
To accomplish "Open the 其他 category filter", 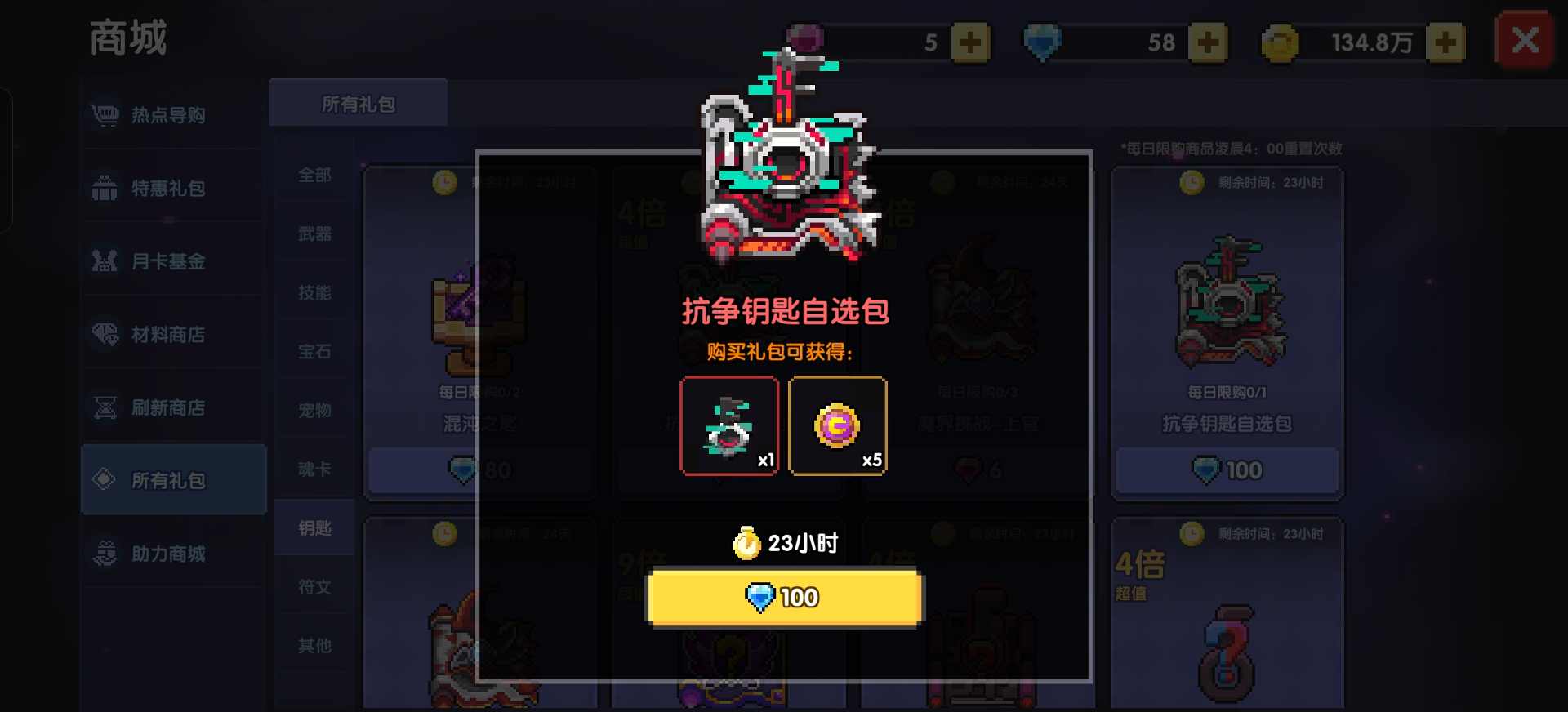I will (314, 645).
